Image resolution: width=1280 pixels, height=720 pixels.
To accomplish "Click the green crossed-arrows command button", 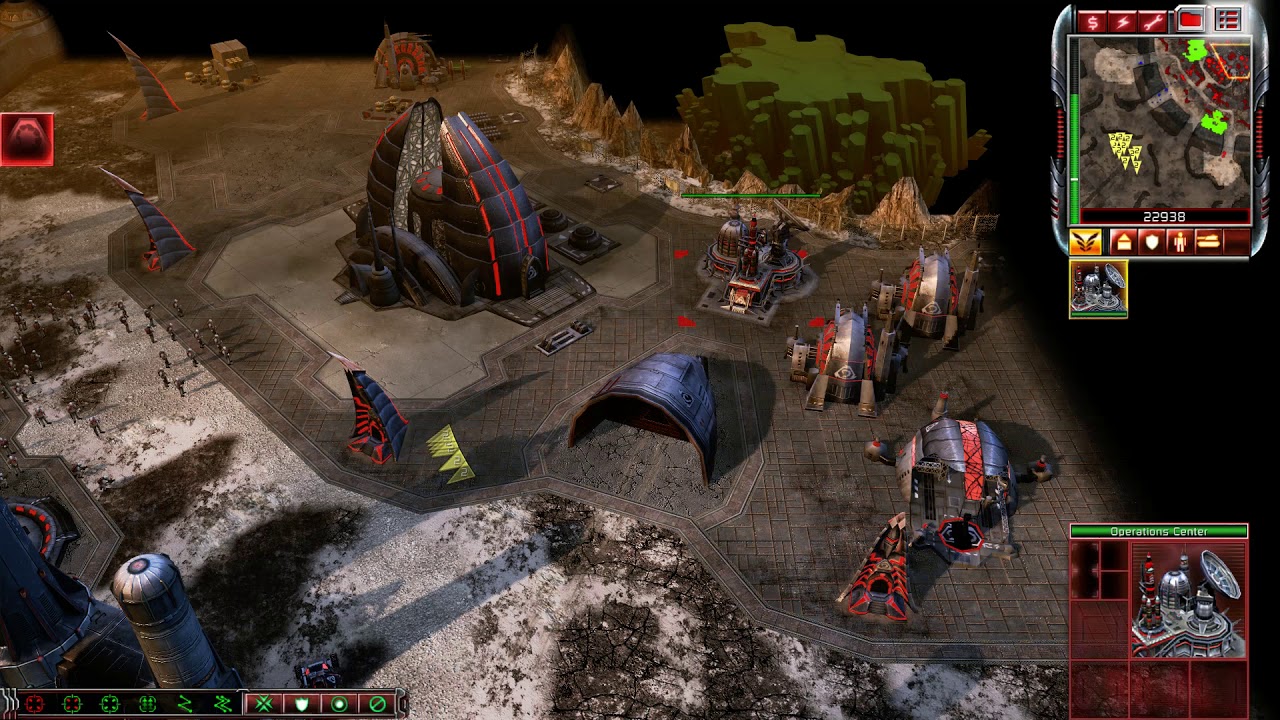I will coord(264,704).
